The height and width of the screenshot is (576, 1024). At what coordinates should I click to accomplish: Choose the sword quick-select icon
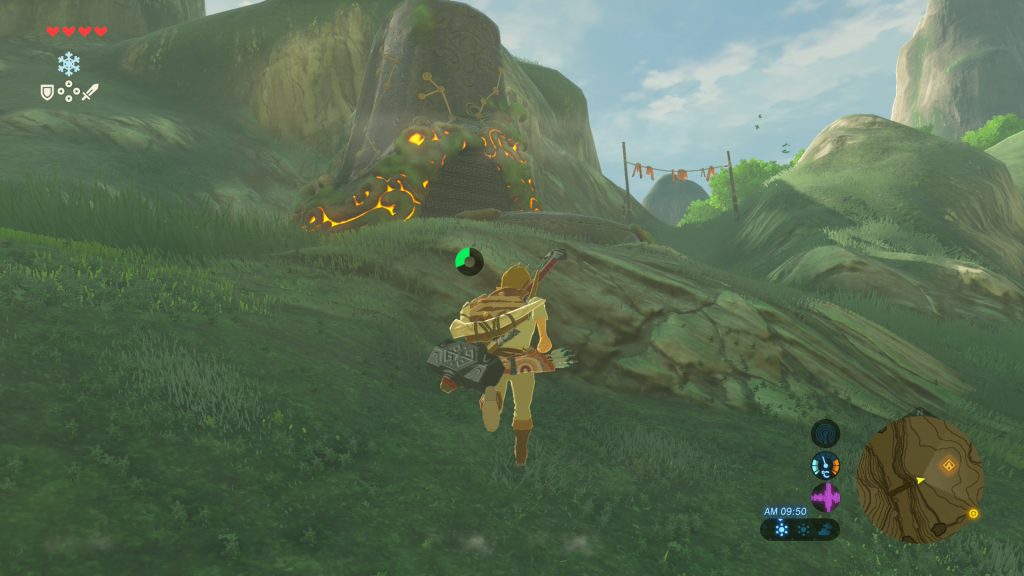[x=91, y=91]
